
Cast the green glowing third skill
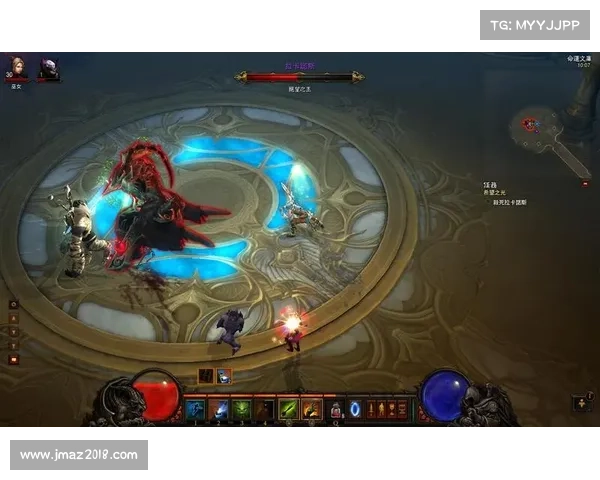242,408
